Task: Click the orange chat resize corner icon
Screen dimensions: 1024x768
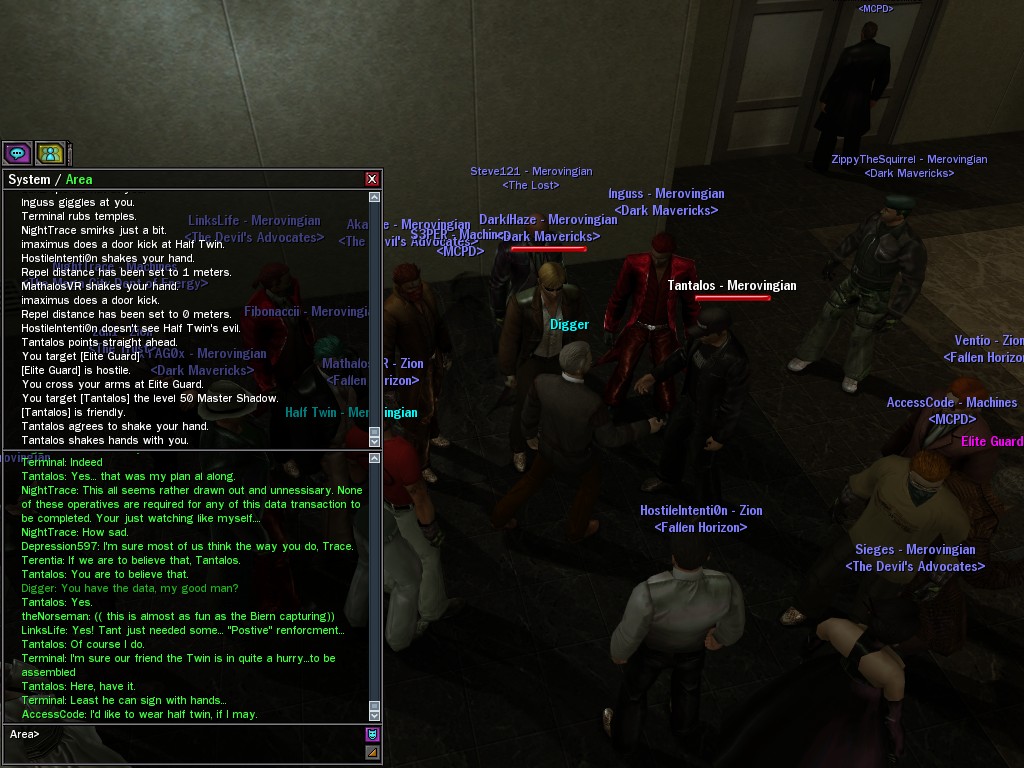Action: 372,752
